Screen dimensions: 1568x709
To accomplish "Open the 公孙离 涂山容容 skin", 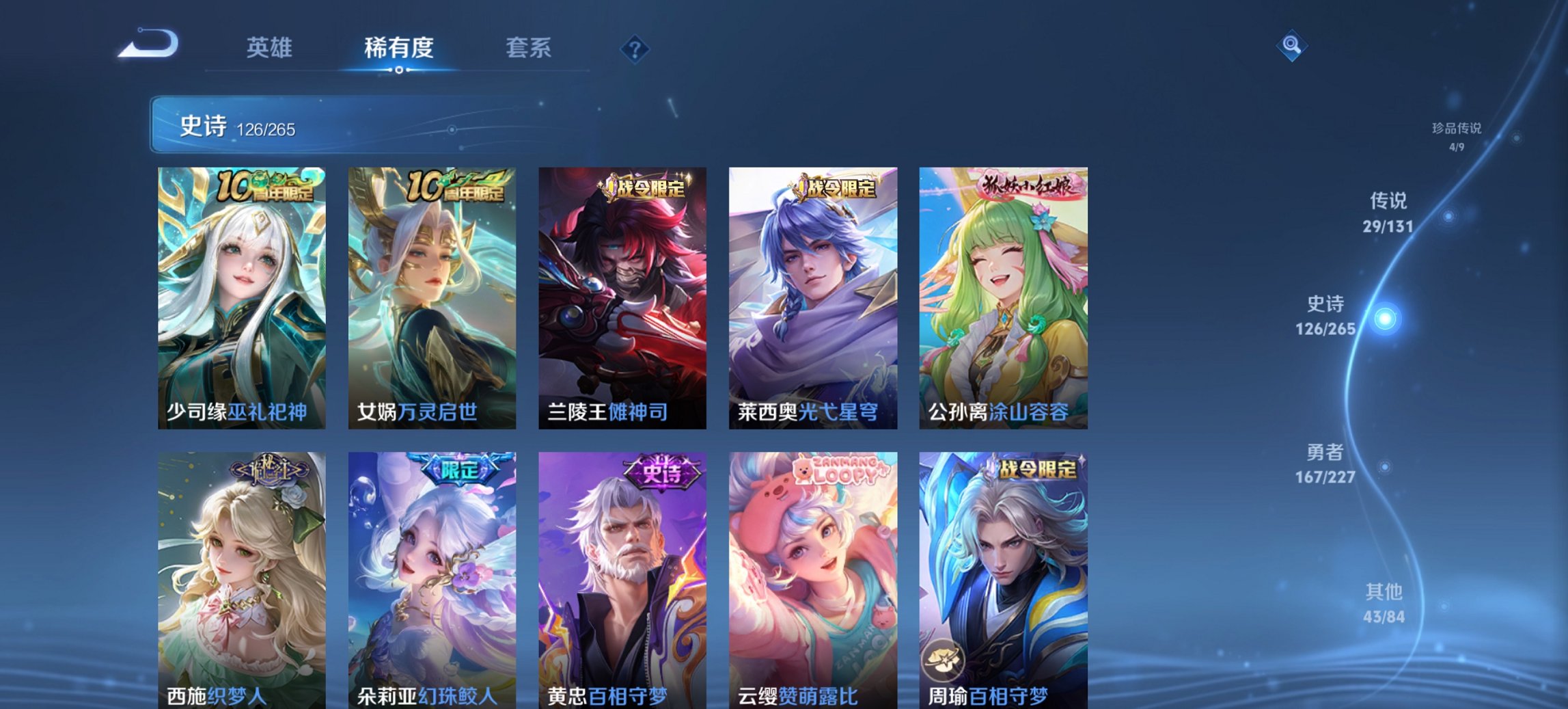I will pyautogui.click(x=1003, y=294).
